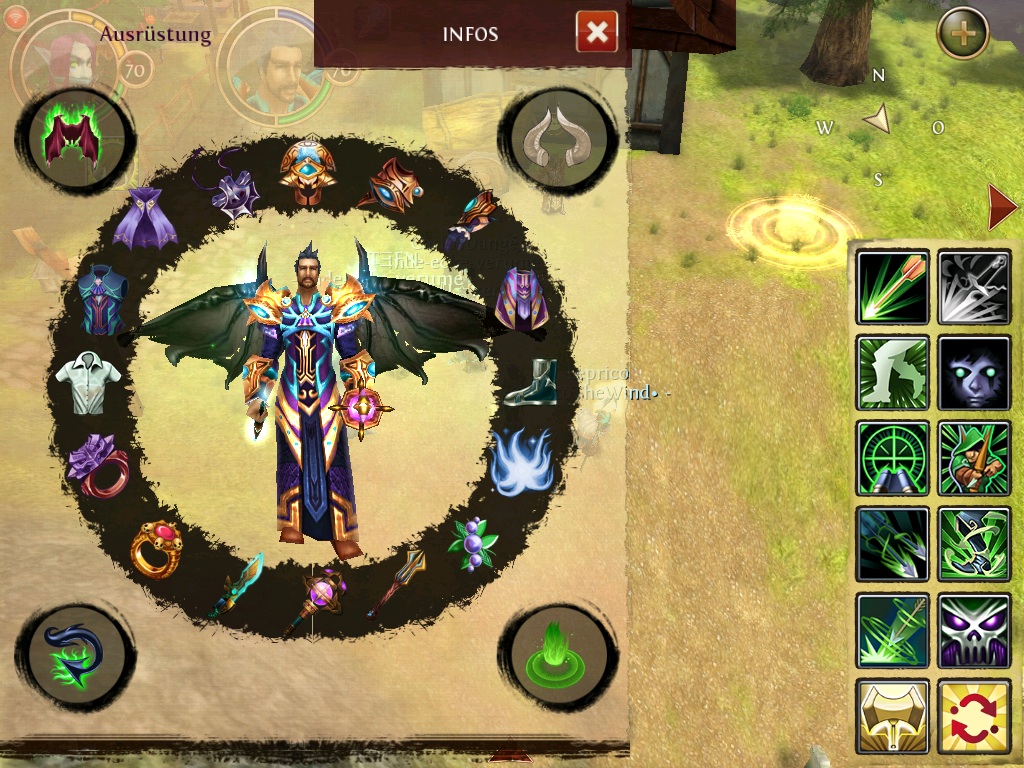The image size is (1024, 768).
Task: Click the golden plus button
Action: [x=963, y=34]
